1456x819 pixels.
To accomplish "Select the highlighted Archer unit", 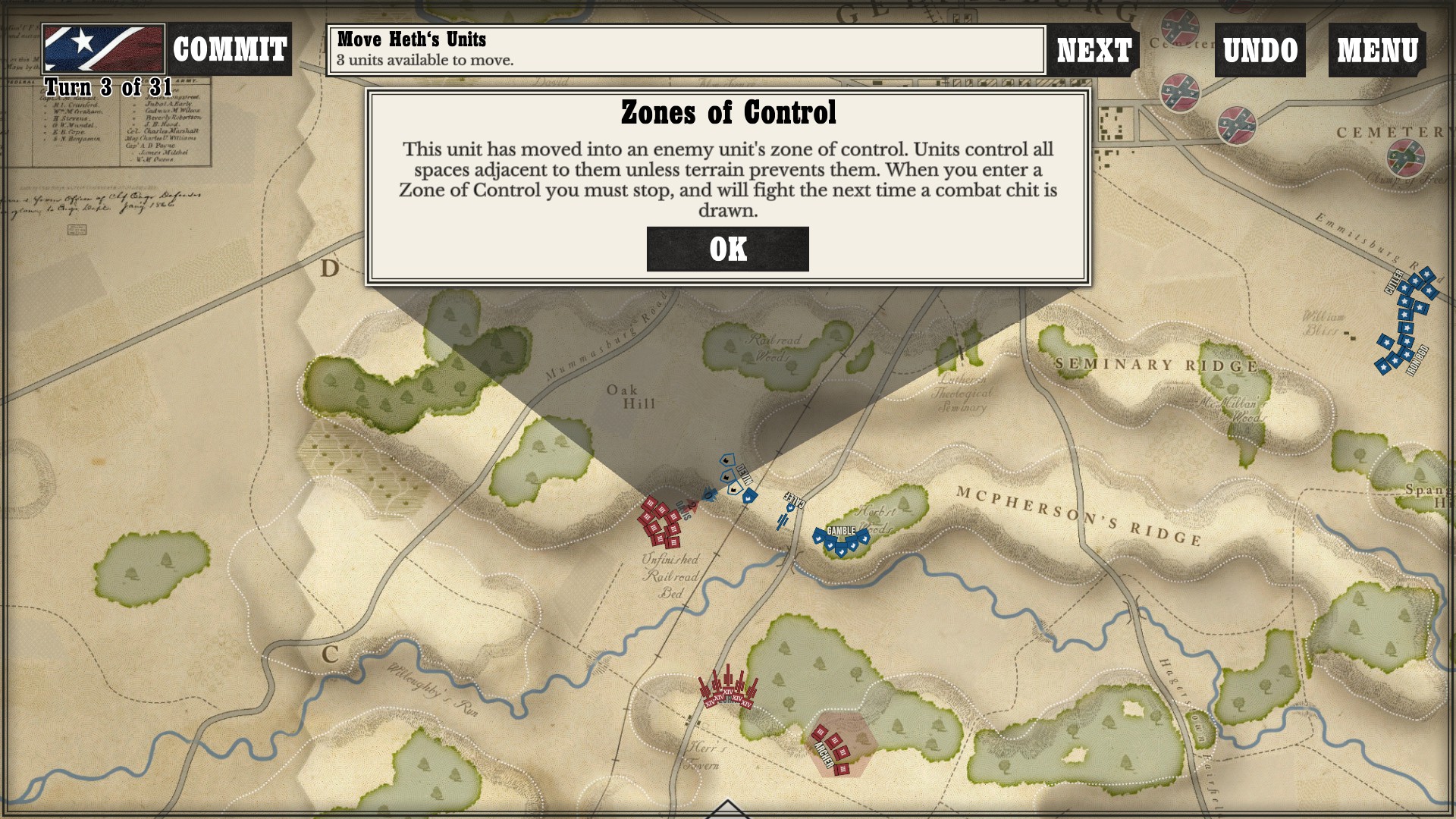I will click(x=832, y=747).
